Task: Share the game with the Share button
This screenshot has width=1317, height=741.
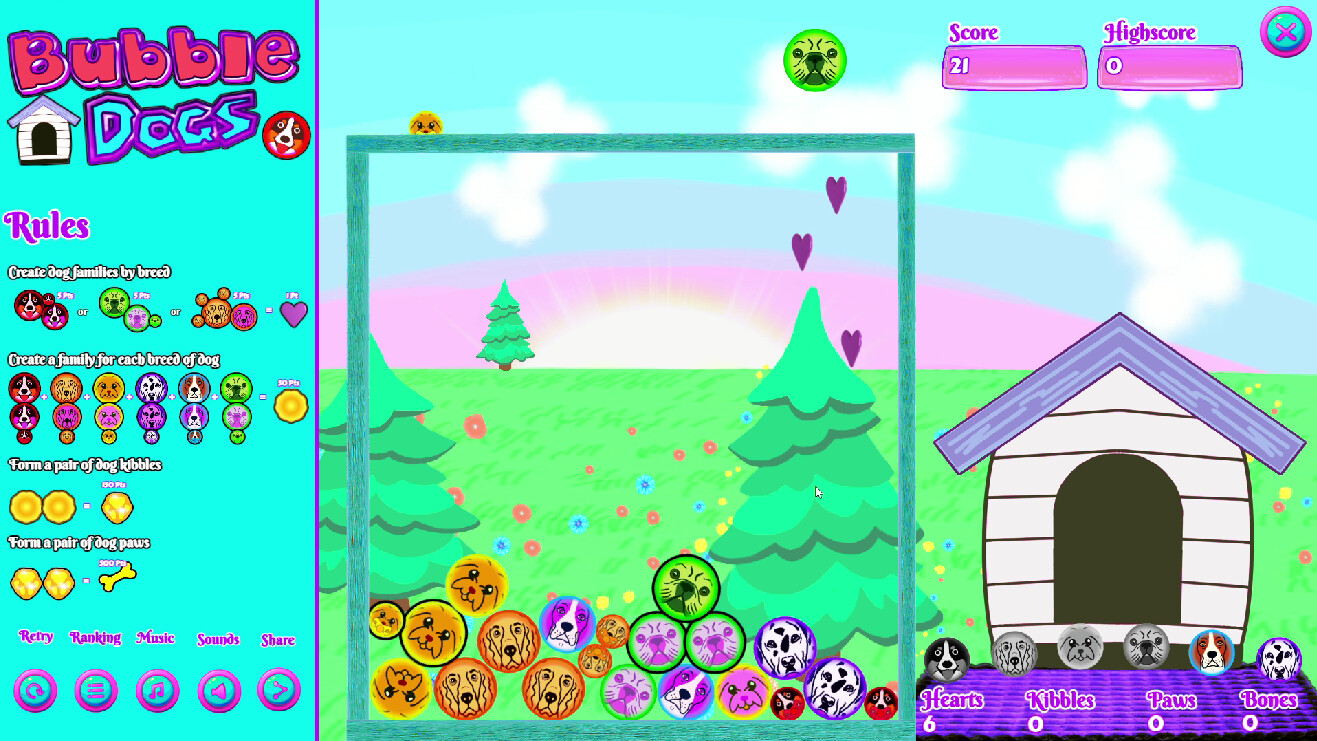Action: click(279, 690)
